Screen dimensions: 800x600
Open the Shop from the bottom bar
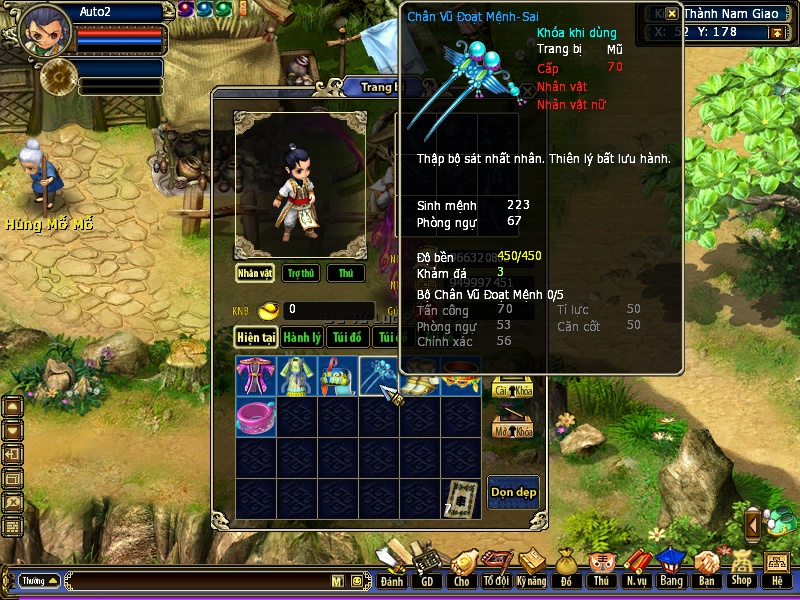point(741,570)
